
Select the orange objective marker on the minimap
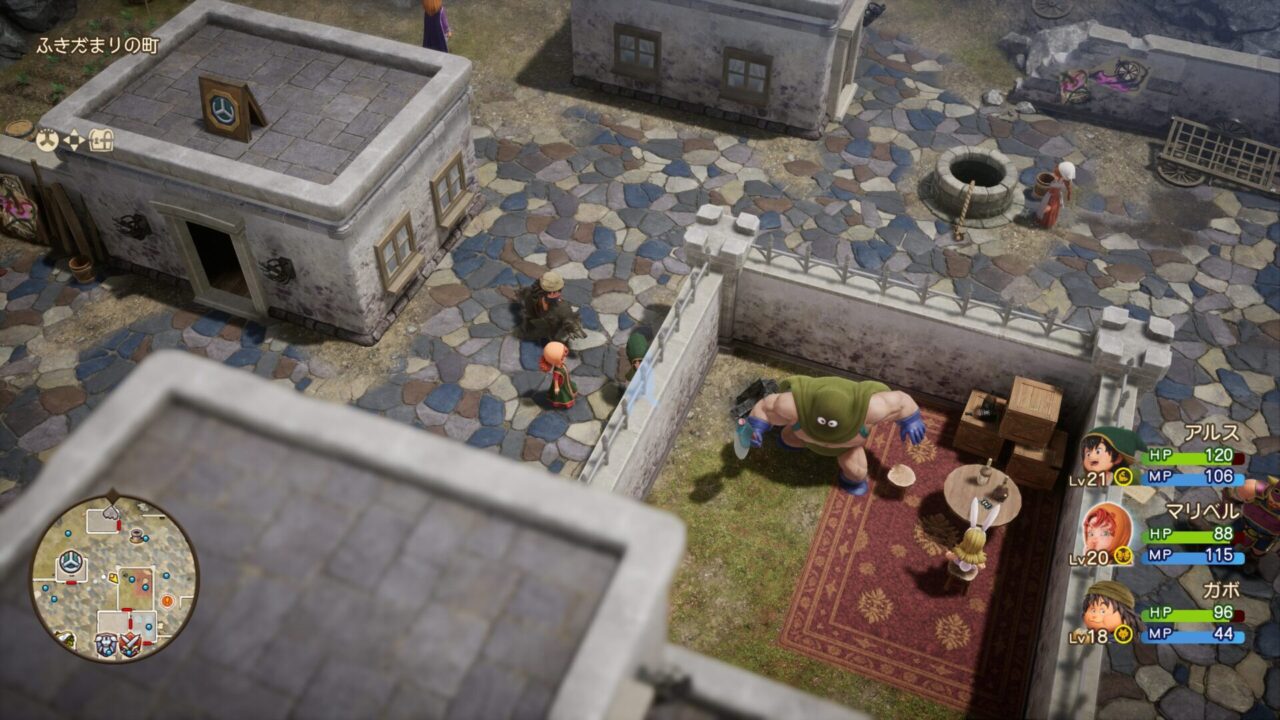[167, 600]
